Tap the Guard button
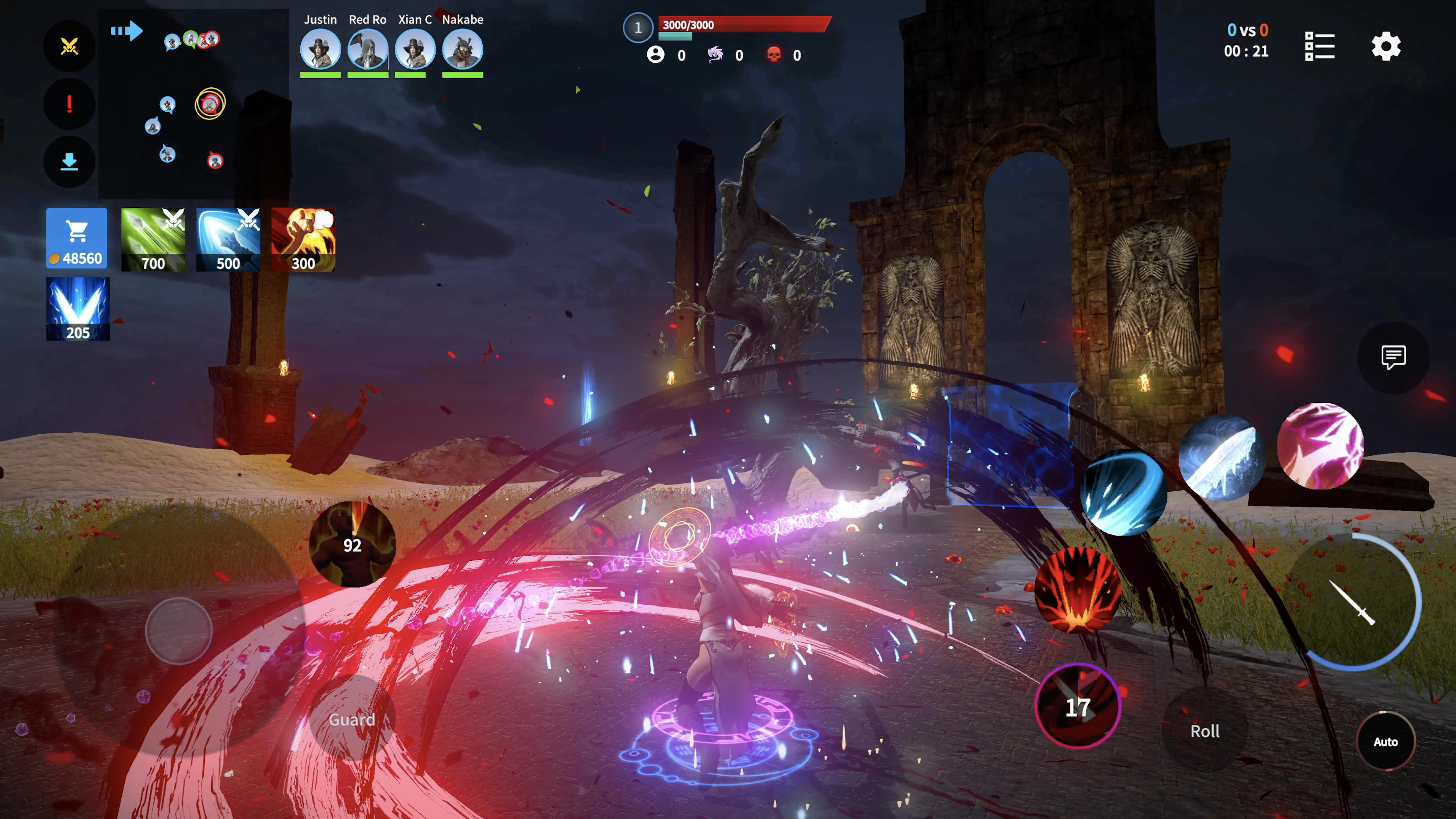This screenshot has height=819, width=1456. pyautogui.click(x=351, y=719)
